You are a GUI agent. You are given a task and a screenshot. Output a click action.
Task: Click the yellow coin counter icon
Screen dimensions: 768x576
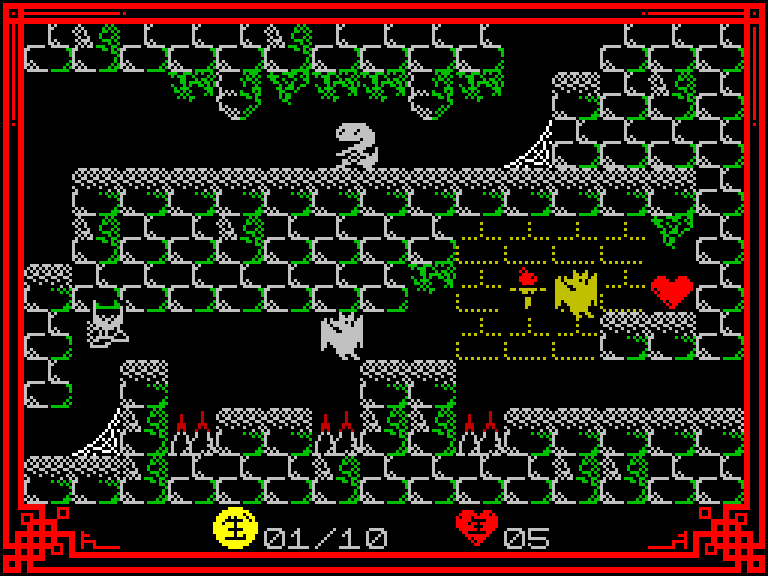tap(236, 528)
